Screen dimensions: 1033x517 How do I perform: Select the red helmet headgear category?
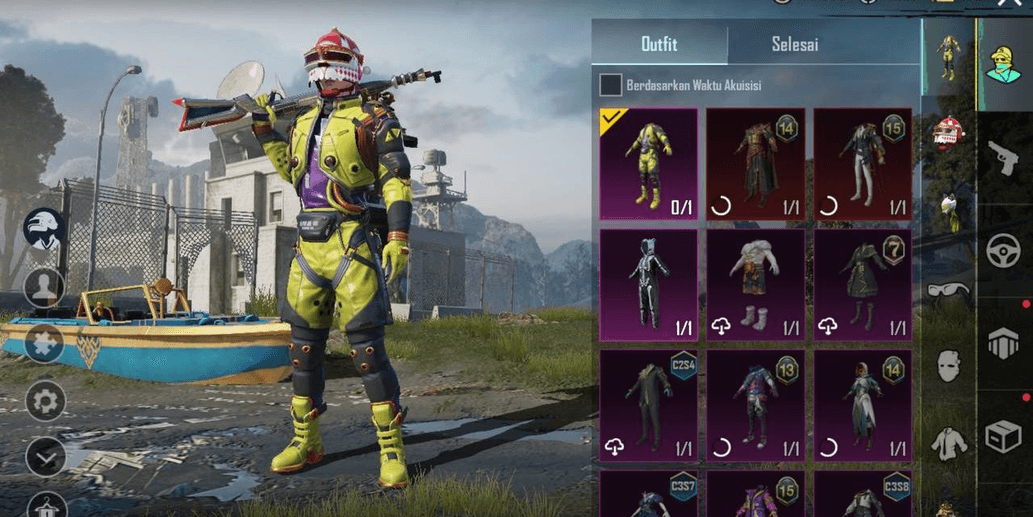tap(947, 131)
